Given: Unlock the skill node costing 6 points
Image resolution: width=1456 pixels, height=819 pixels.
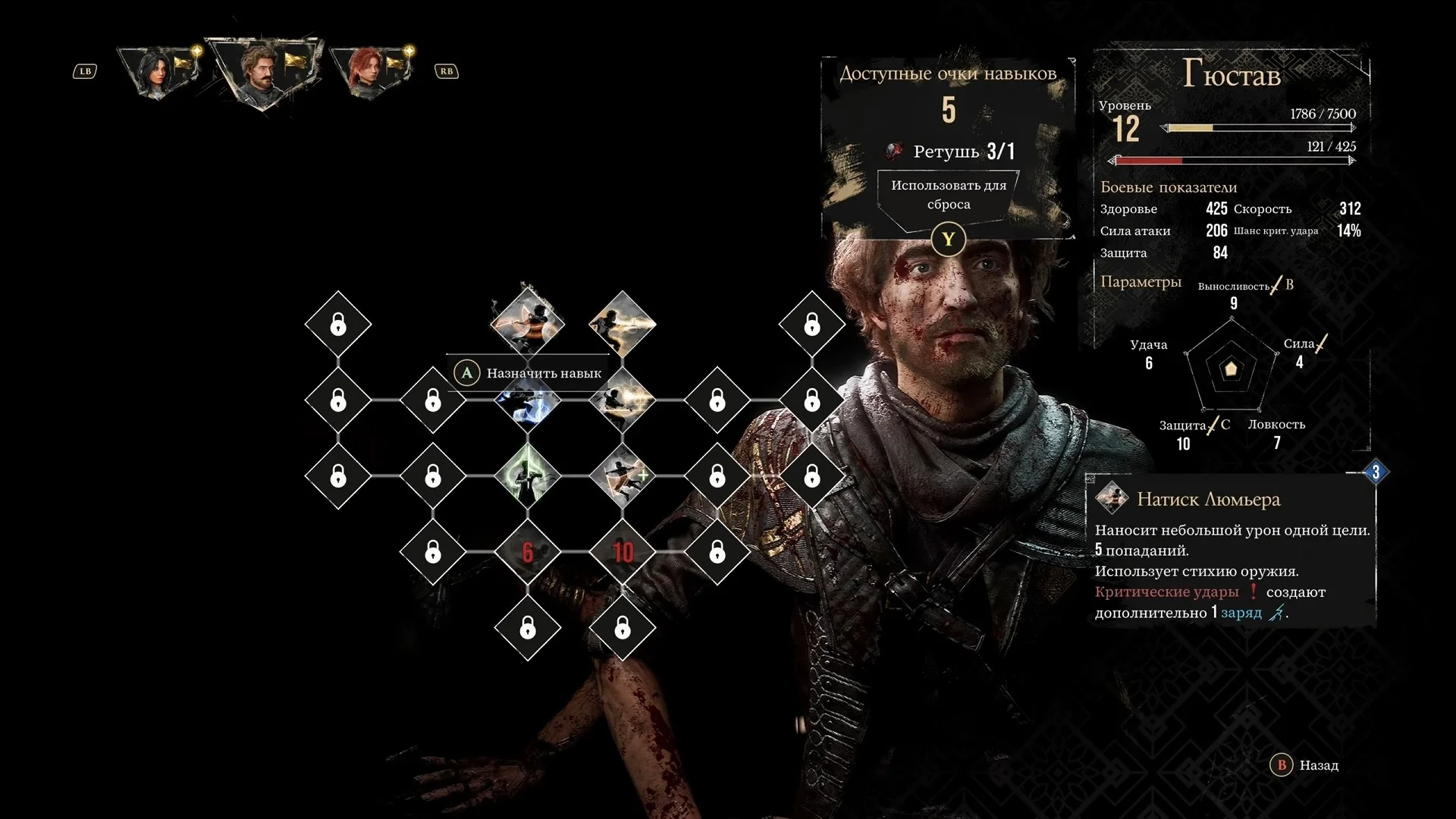Looking at the screenshot, I should tap(528, 551).
